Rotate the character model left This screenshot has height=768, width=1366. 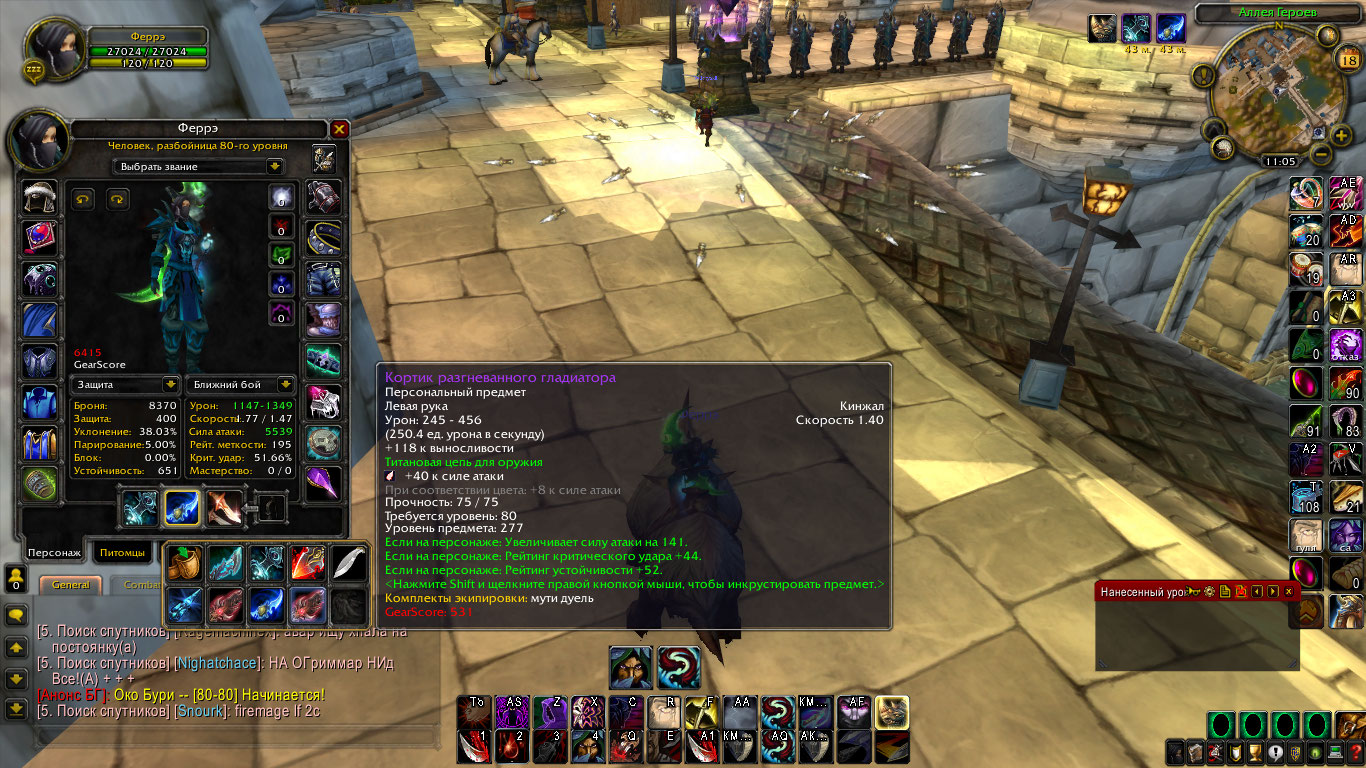(83, 199)
